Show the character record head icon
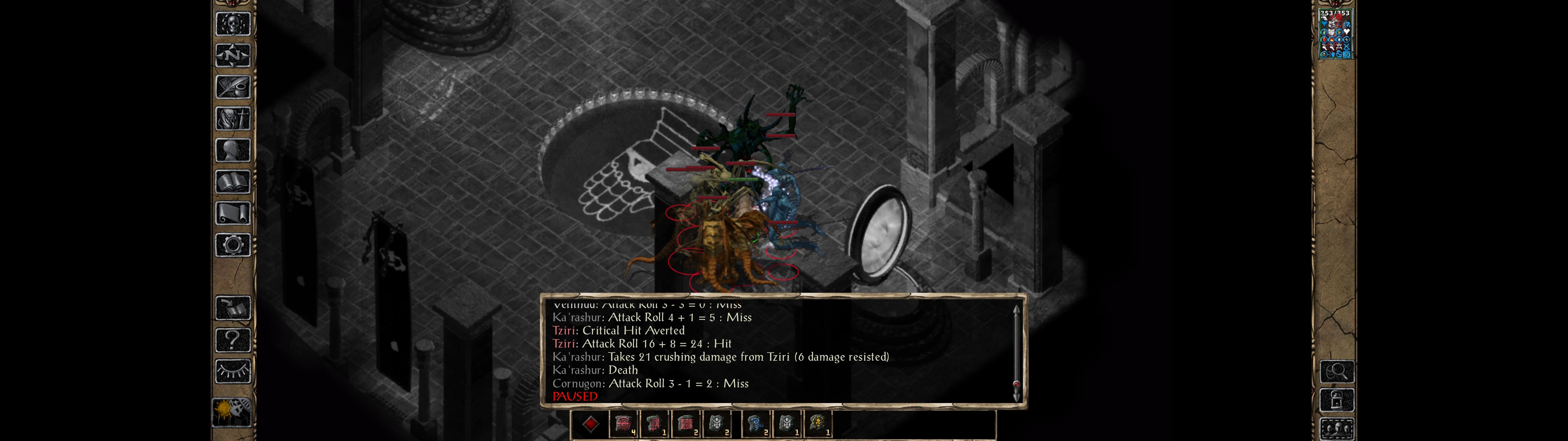This screenshot has height=441, width=1568. click(x=232, y=150)
